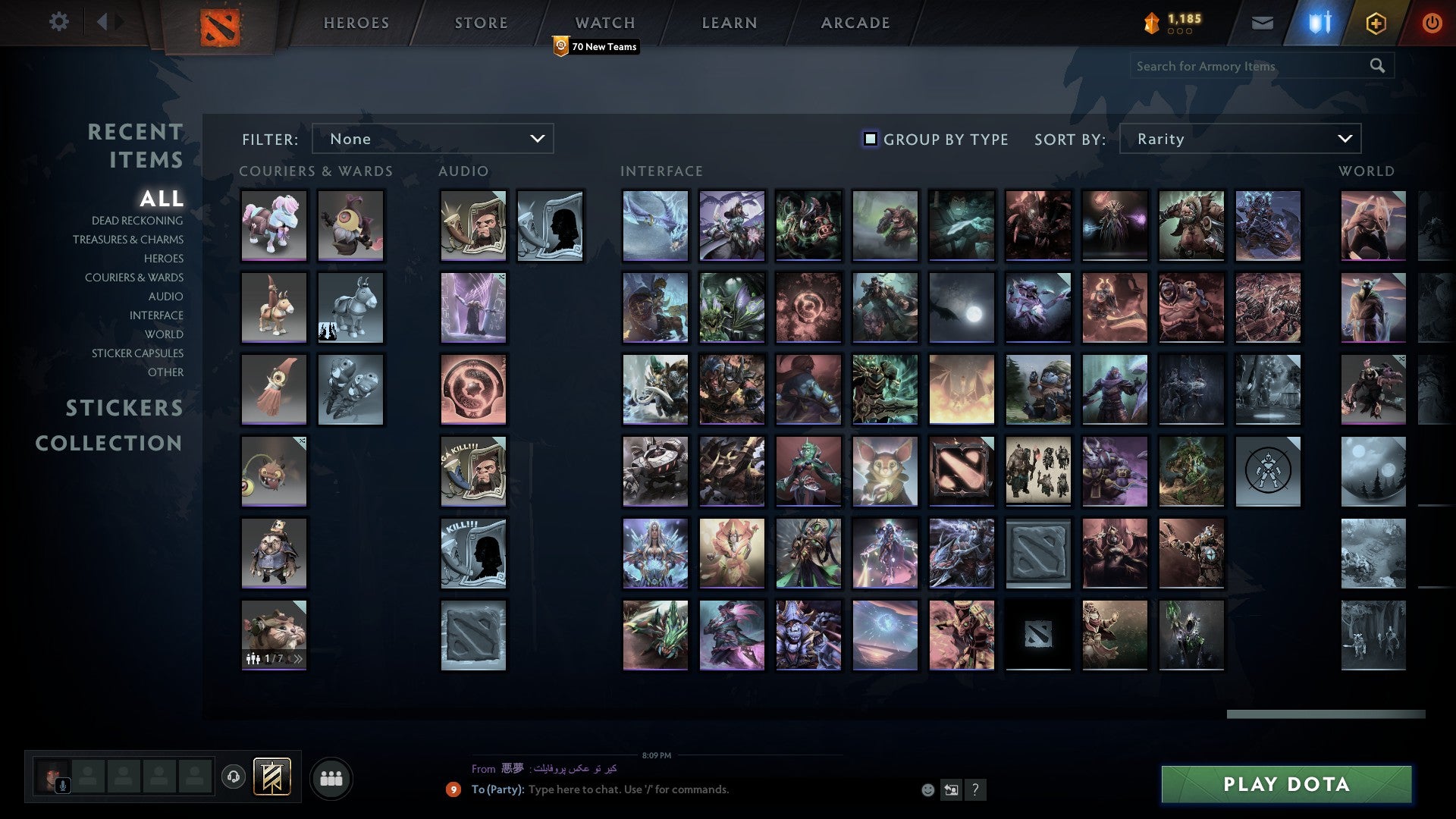Open the Filter dropdown set to None
The width and height of the screenshot is (1456, 819).
[432, 139]
